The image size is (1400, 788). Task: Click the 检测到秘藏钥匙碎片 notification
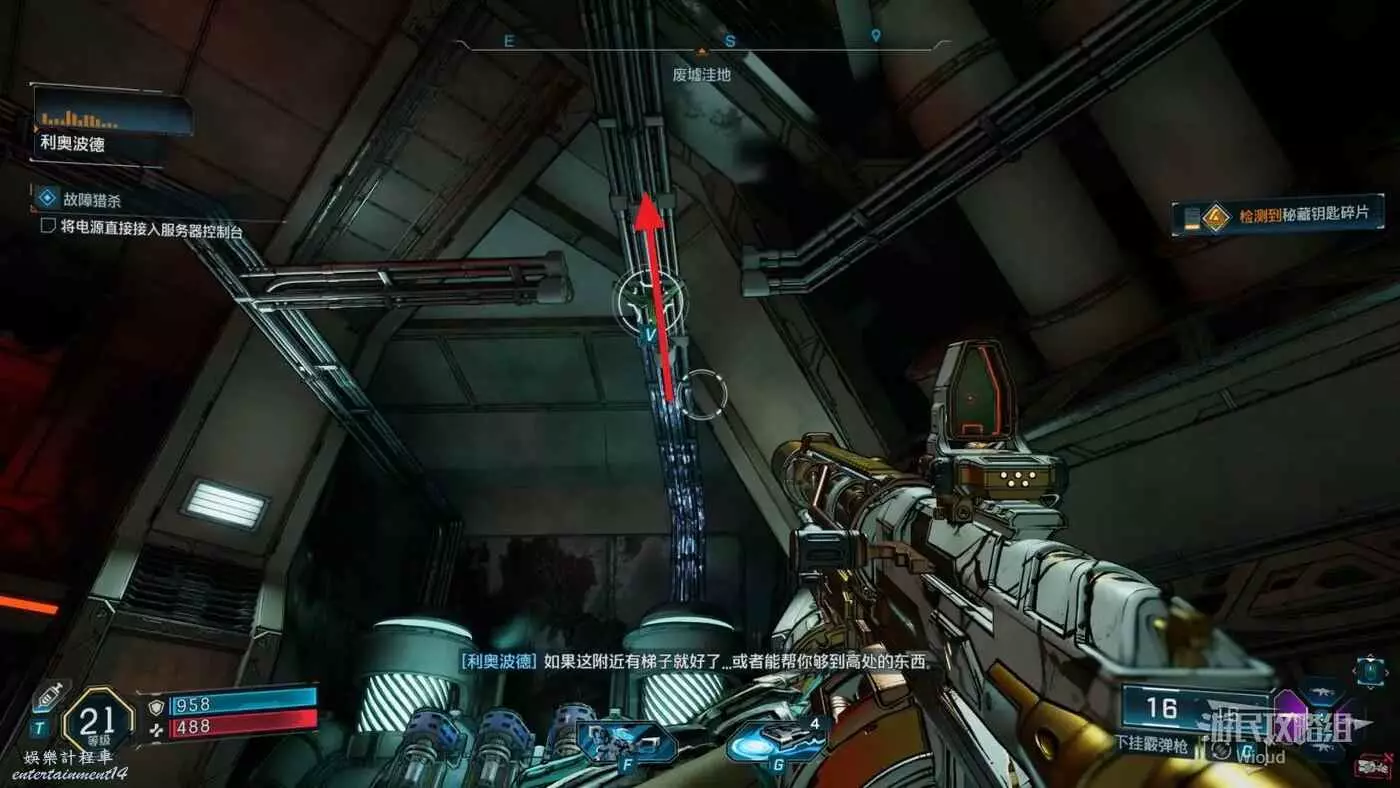click(x=1284, y=216)
